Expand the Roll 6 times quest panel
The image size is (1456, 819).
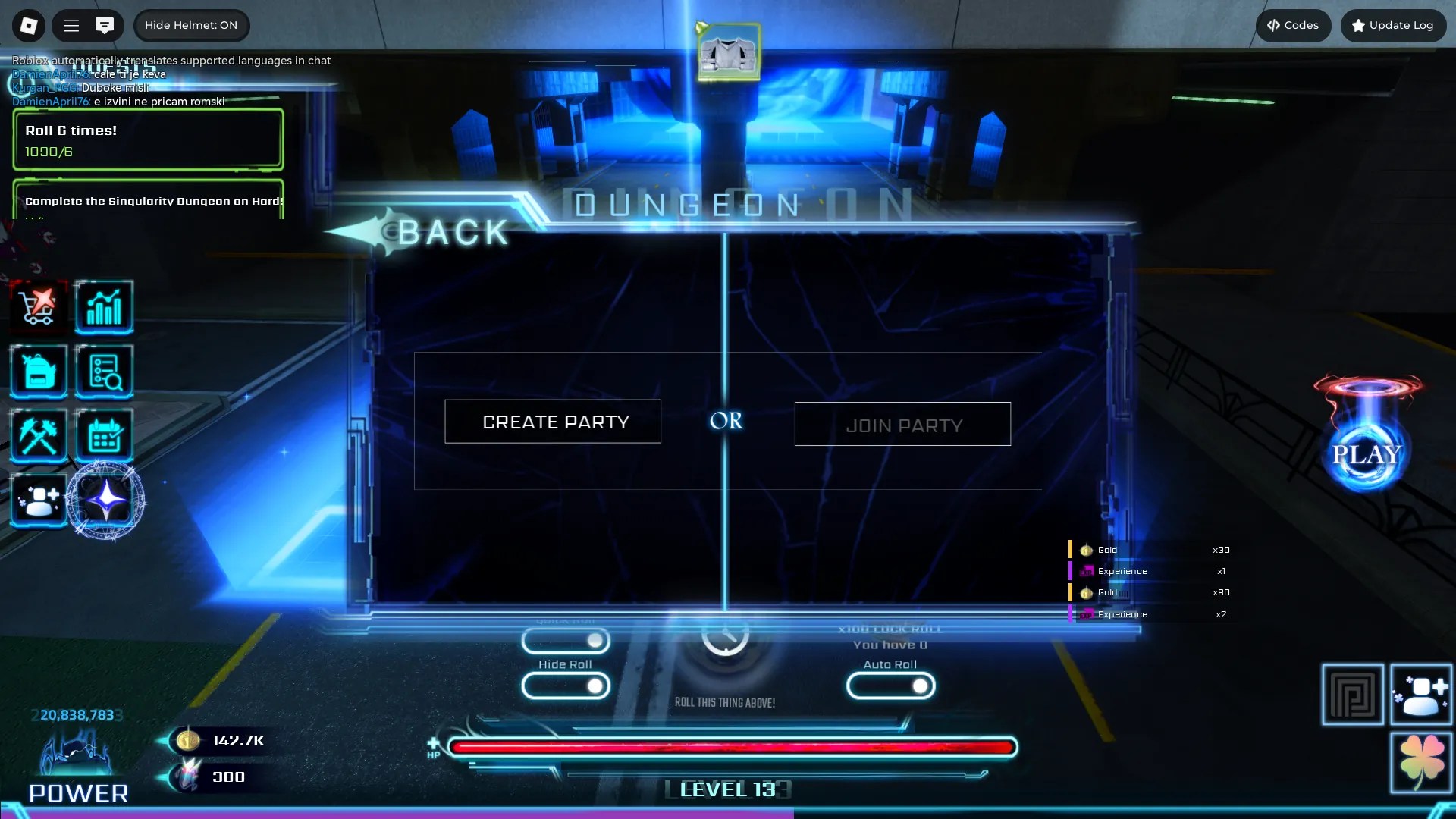point(148,140)
